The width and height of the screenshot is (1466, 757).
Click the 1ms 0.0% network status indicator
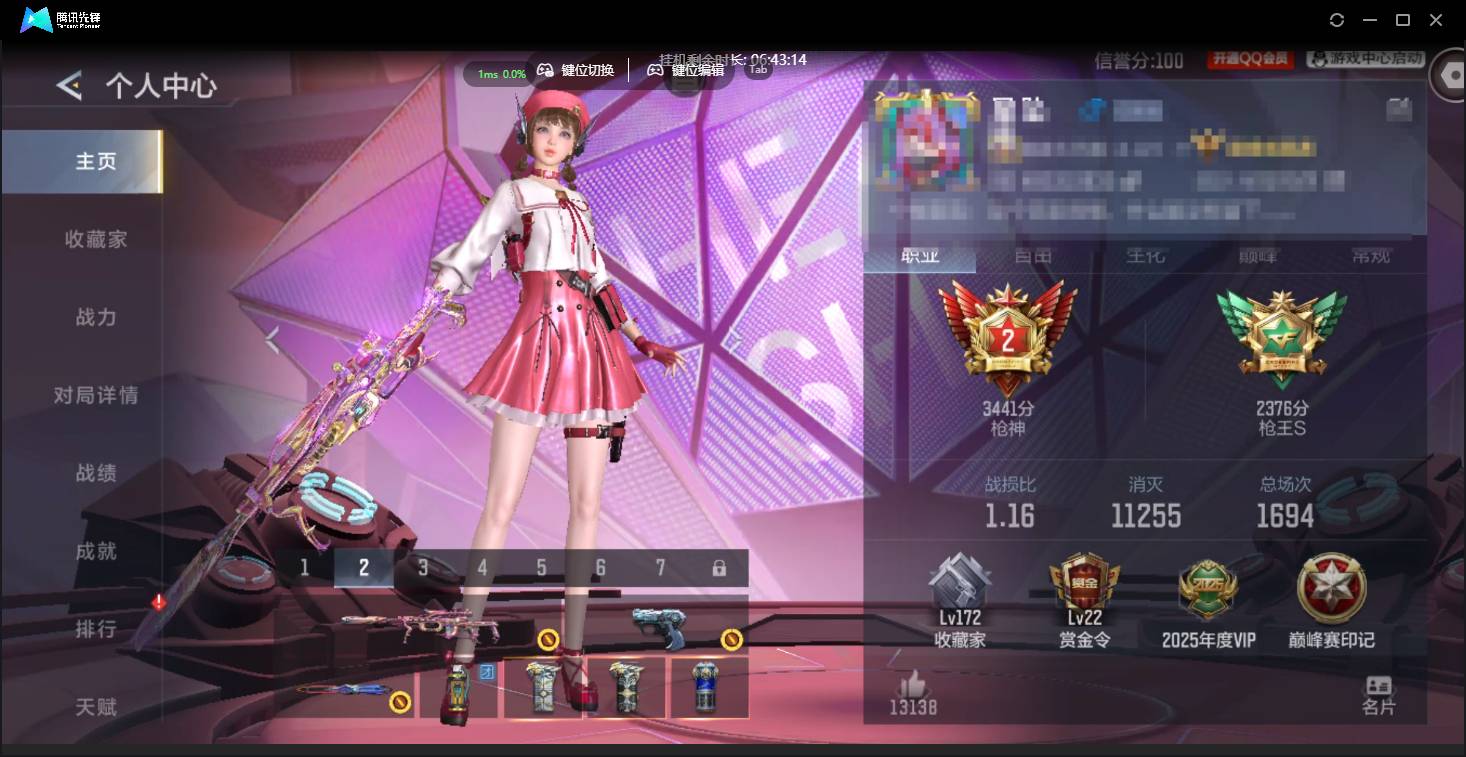[x=498, y=73]
